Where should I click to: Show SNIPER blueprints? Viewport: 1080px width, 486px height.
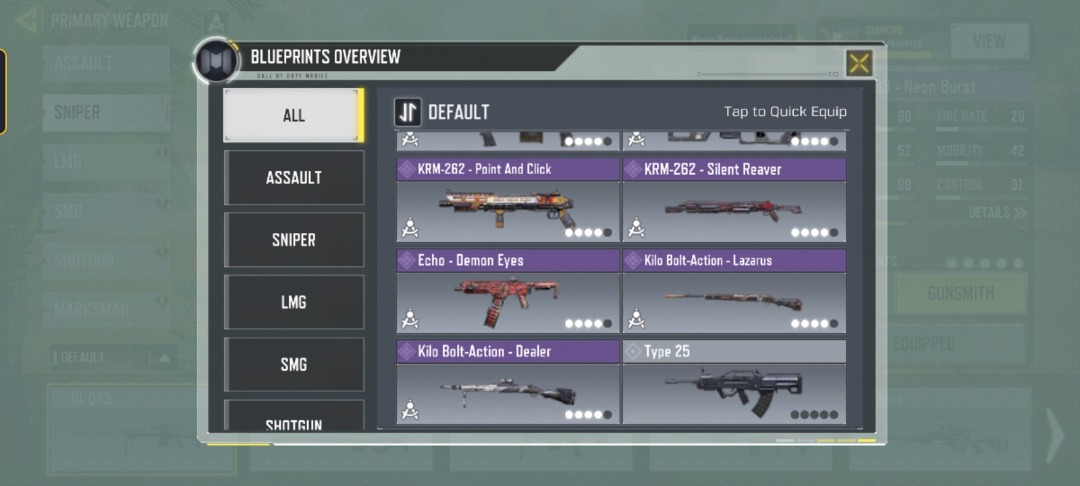(x=293, y=240)
